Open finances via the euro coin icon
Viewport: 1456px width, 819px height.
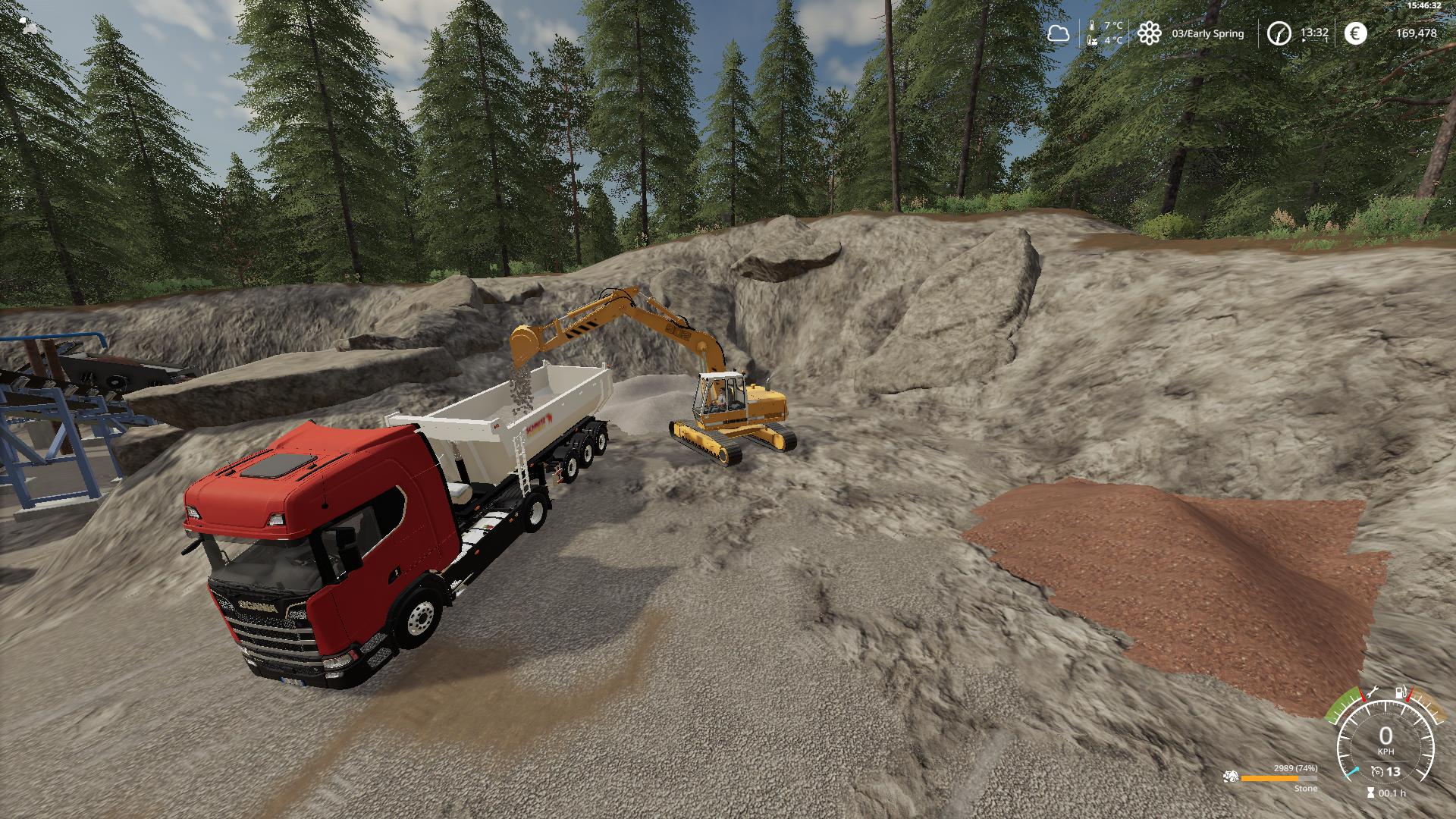coord(1355,33)
